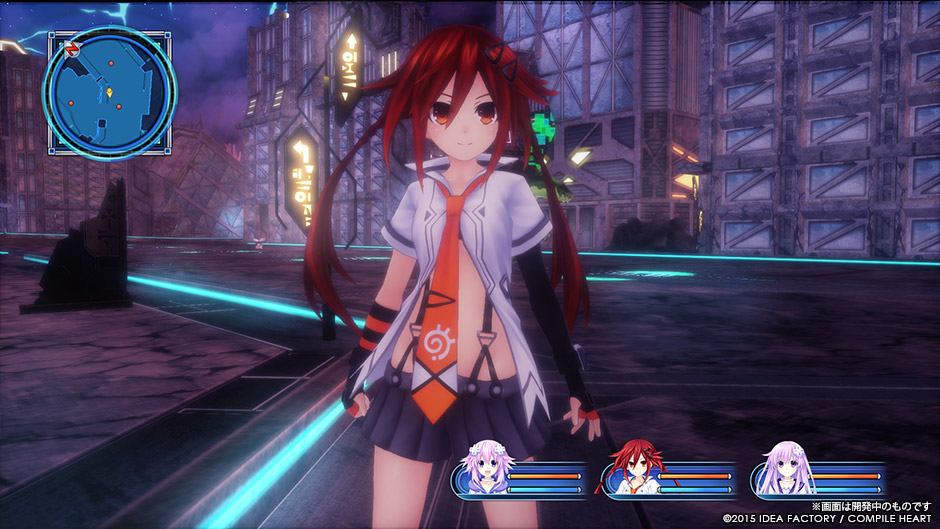Click the compass marker on the minimap's rim

(72, 47)
